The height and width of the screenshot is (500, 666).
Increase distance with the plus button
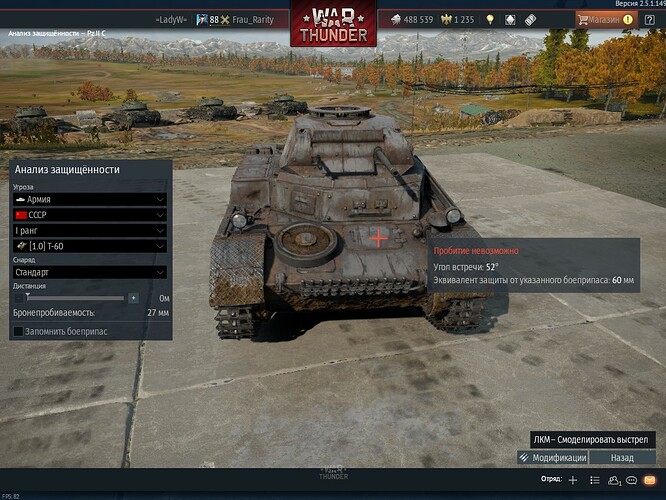click(133, 298)
